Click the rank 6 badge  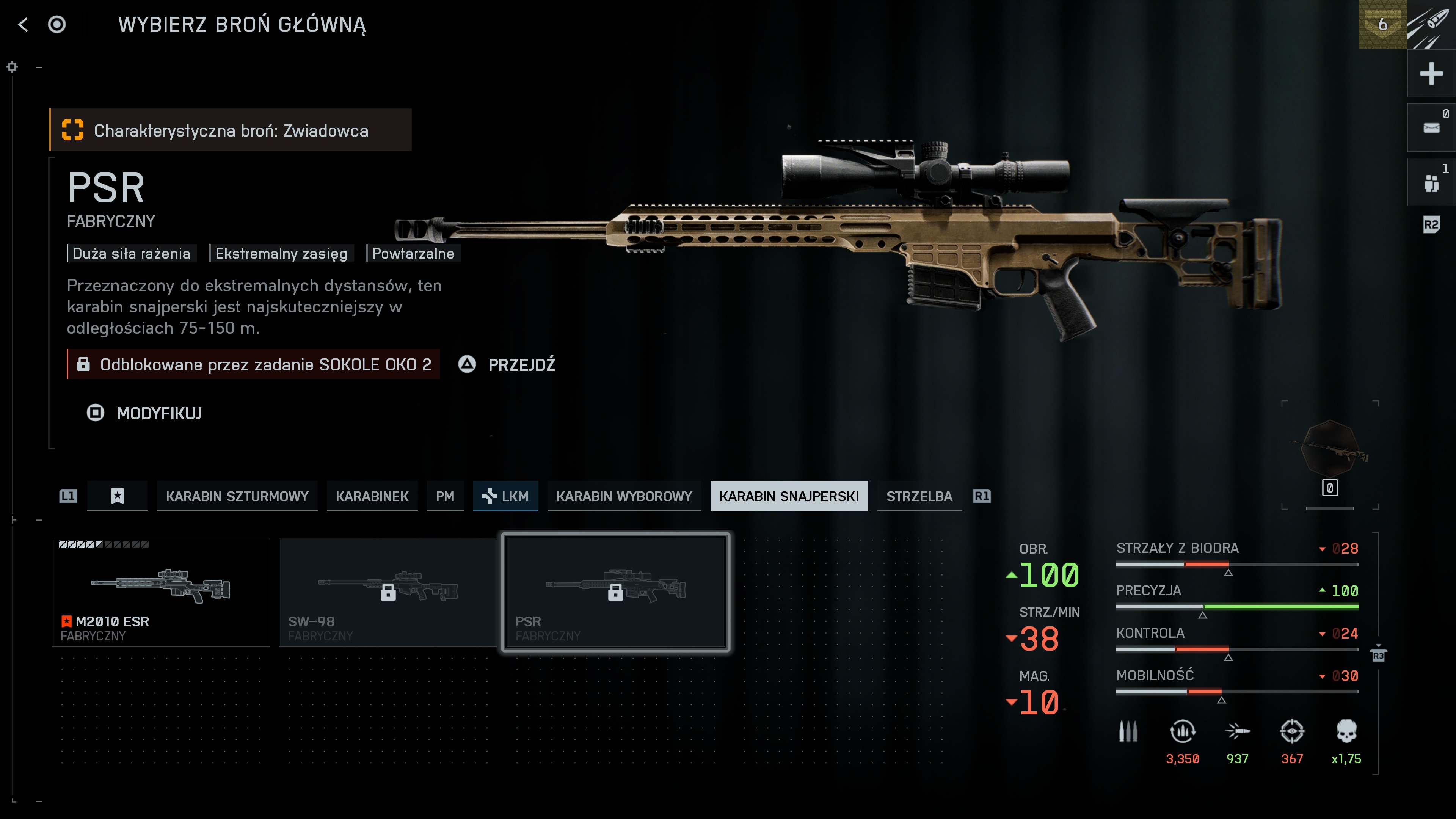pyautogui.click(x=1382, y=25)
